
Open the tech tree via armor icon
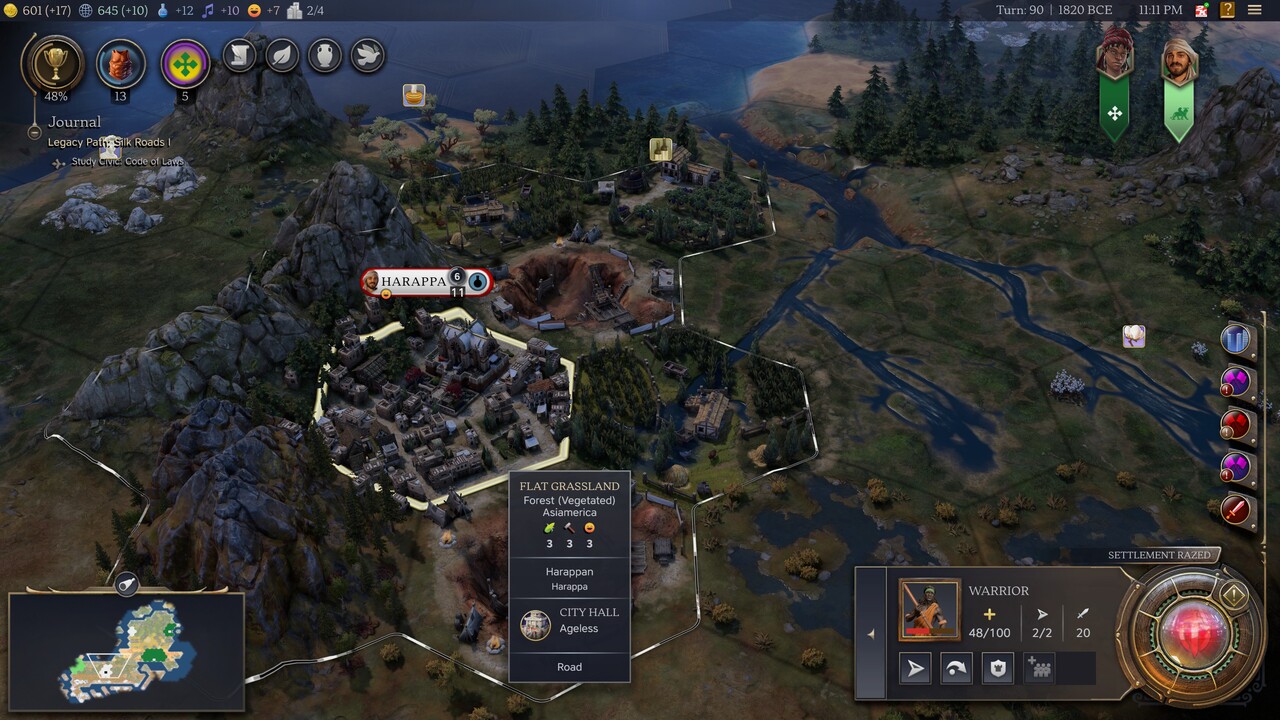coord(120,64)
